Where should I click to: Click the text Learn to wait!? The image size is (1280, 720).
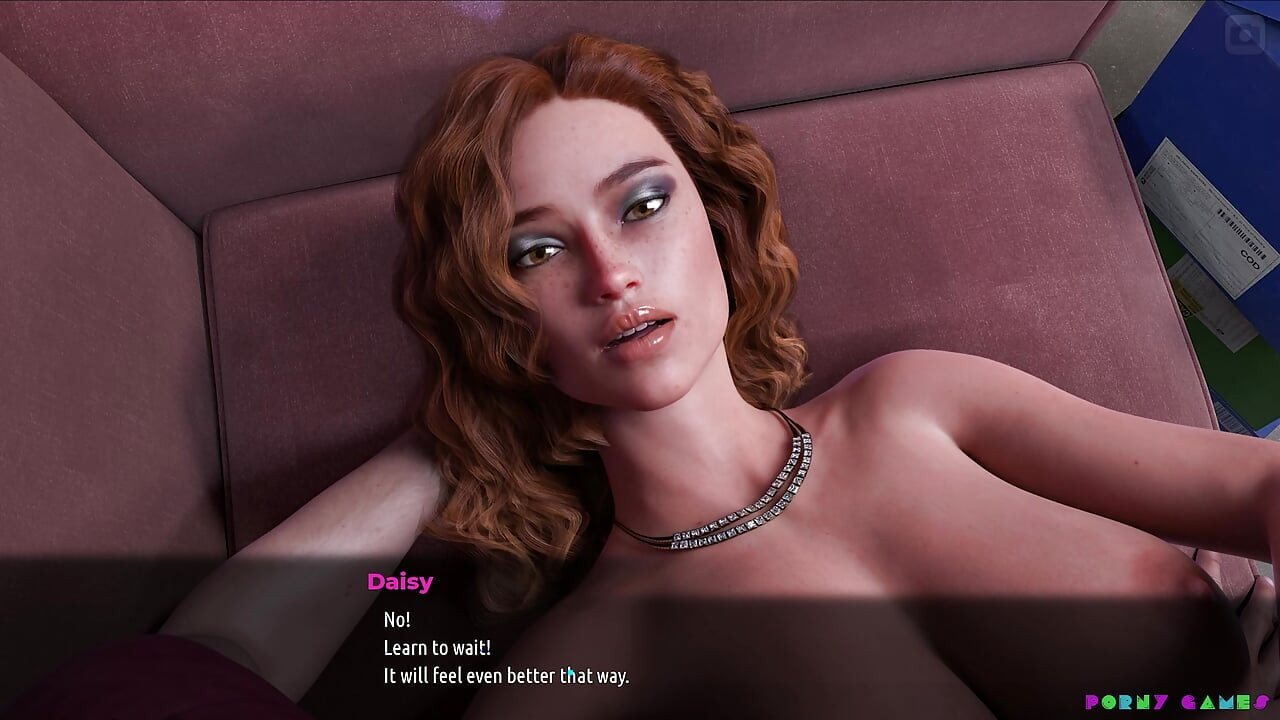tap(436, 648)
